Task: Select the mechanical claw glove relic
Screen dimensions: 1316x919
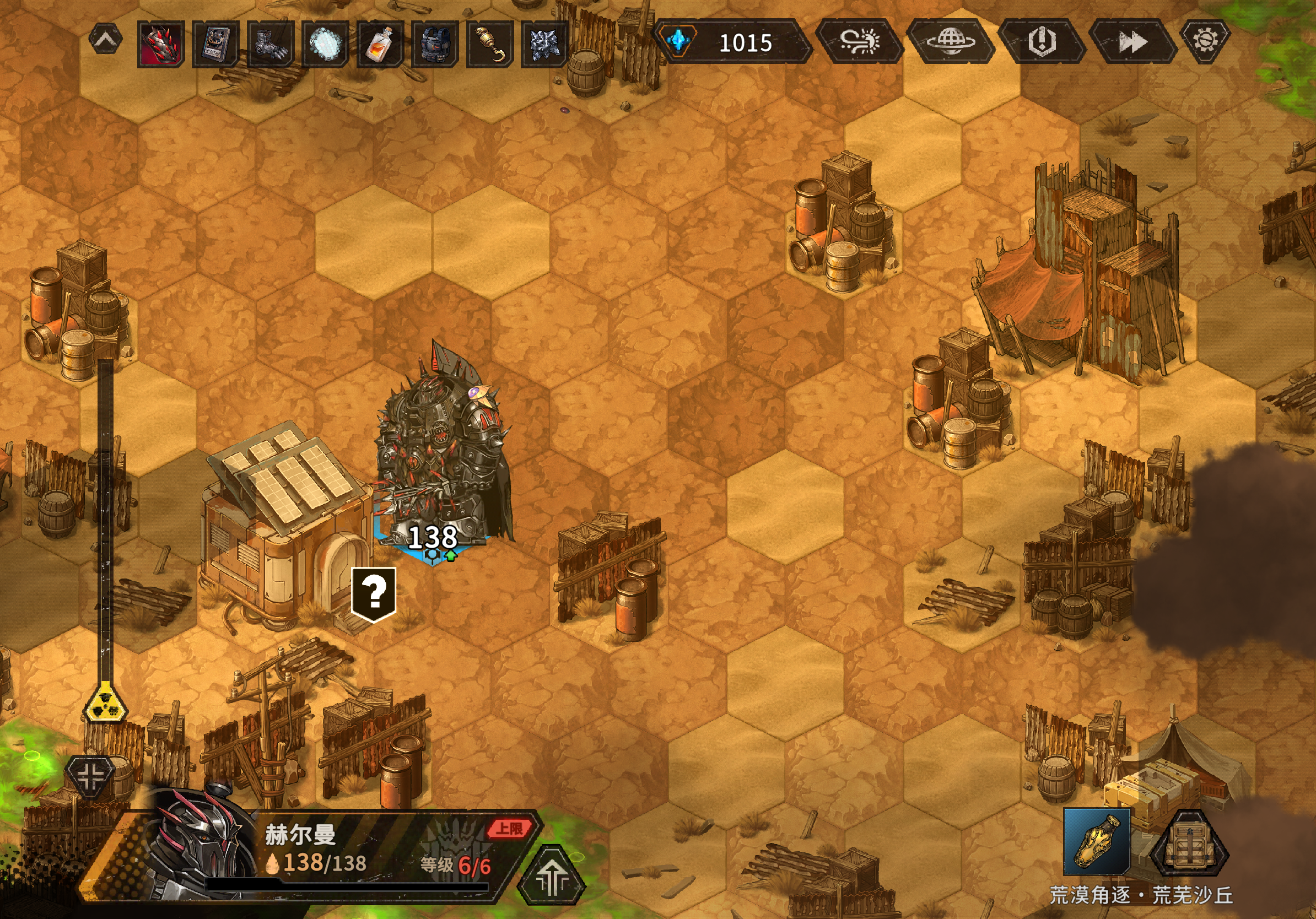Action: pos(271,44)
